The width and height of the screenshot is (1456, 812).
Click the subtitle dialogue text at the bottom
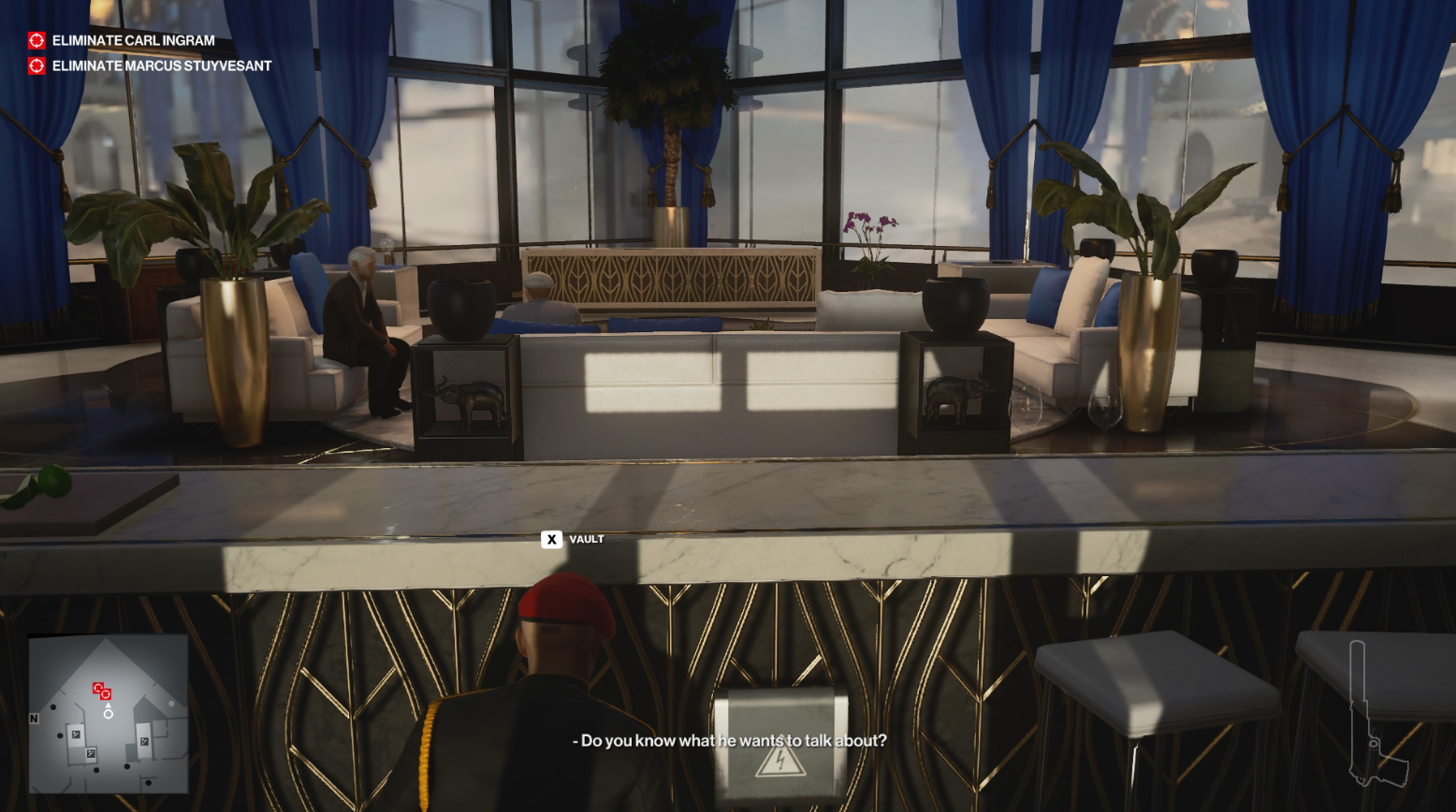(728, 740)
